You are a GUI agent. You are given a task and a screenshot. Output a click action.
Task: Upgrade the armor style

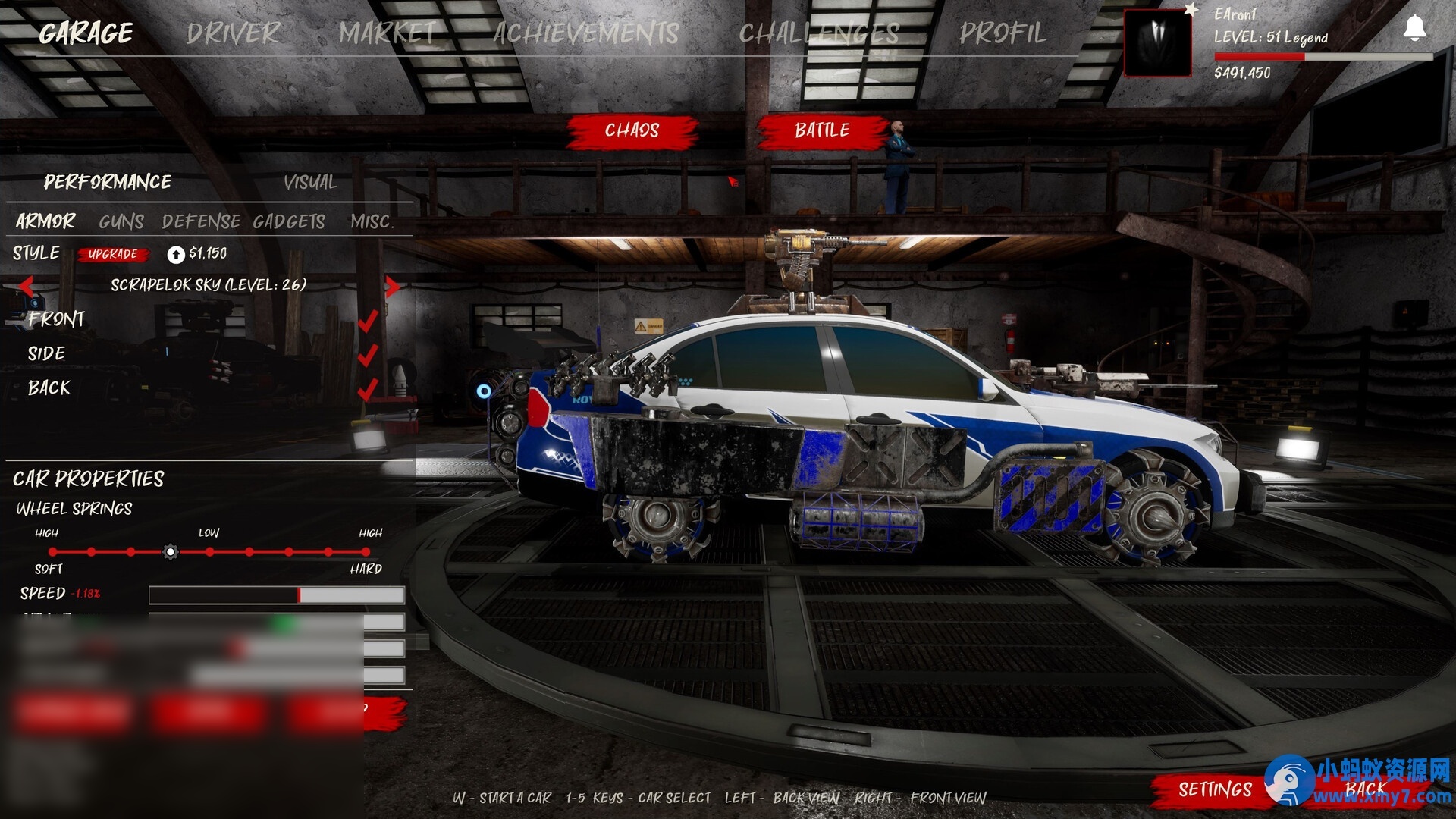tap(112, 254)
